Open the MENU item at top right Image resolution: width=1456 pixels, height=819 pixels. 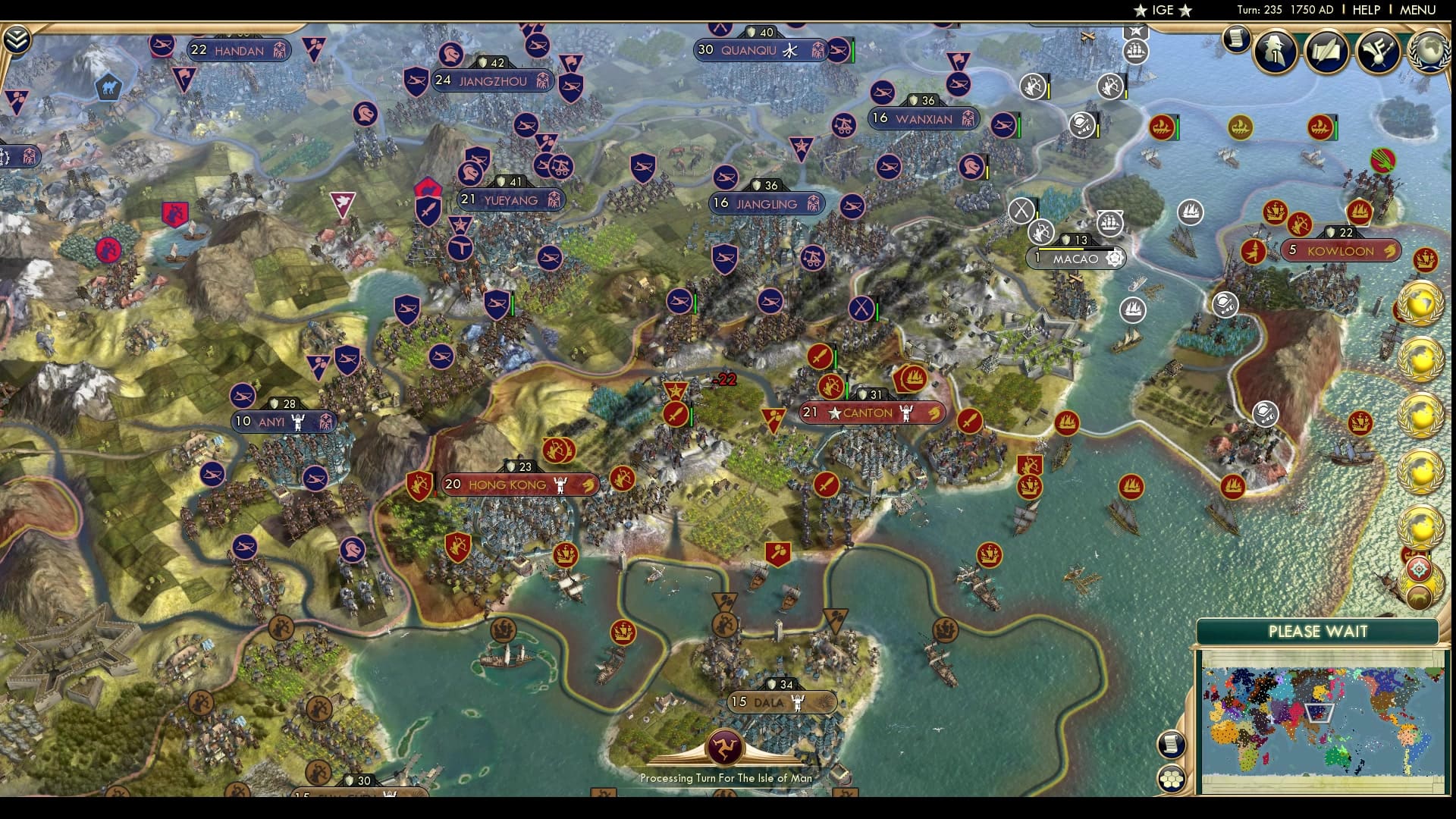(x=1417, y=11)
